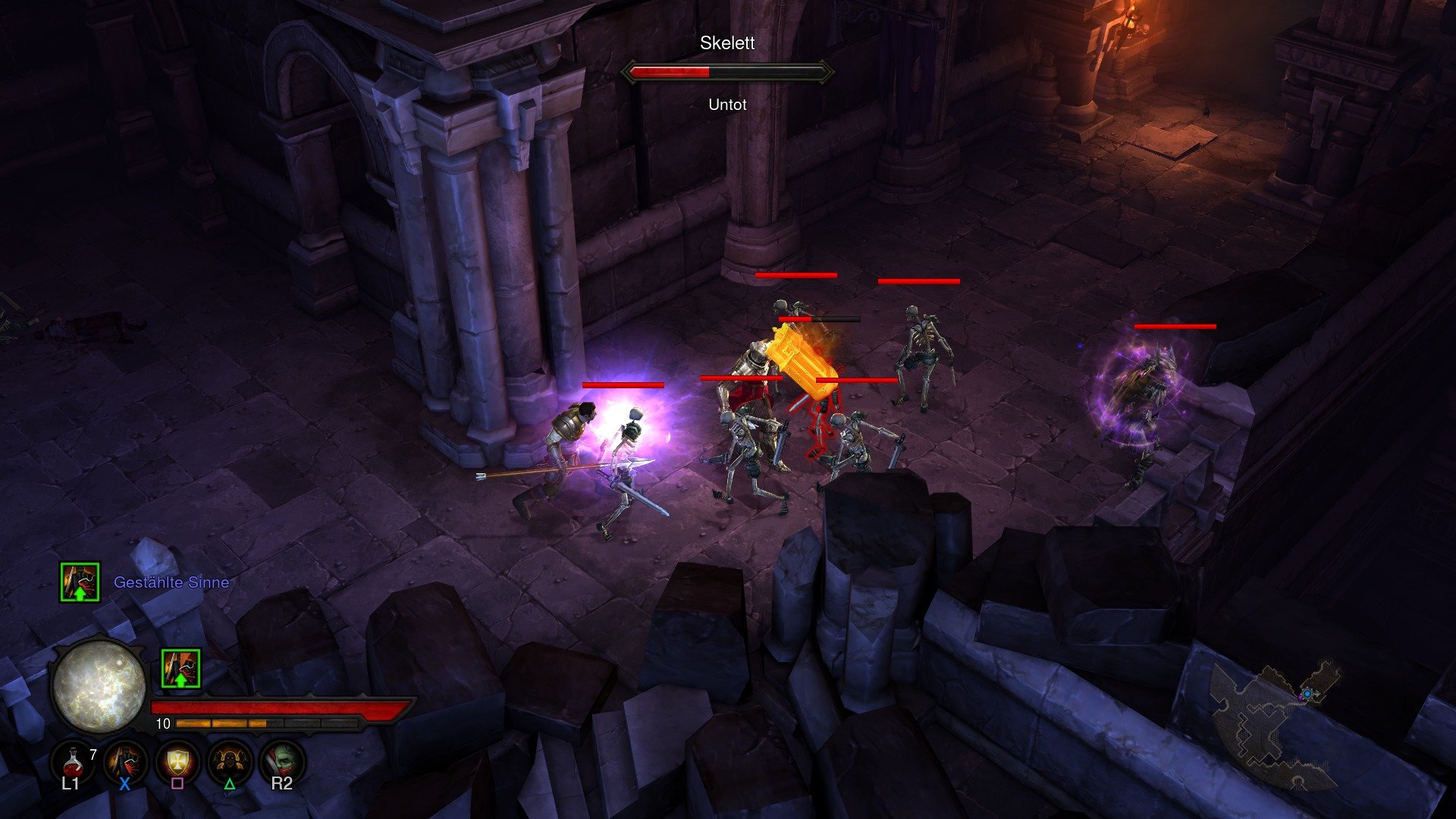This screenshot has width=1456, height=819.
Task: Click the Untot label under Skelett
Action: (x=726, y=105)
